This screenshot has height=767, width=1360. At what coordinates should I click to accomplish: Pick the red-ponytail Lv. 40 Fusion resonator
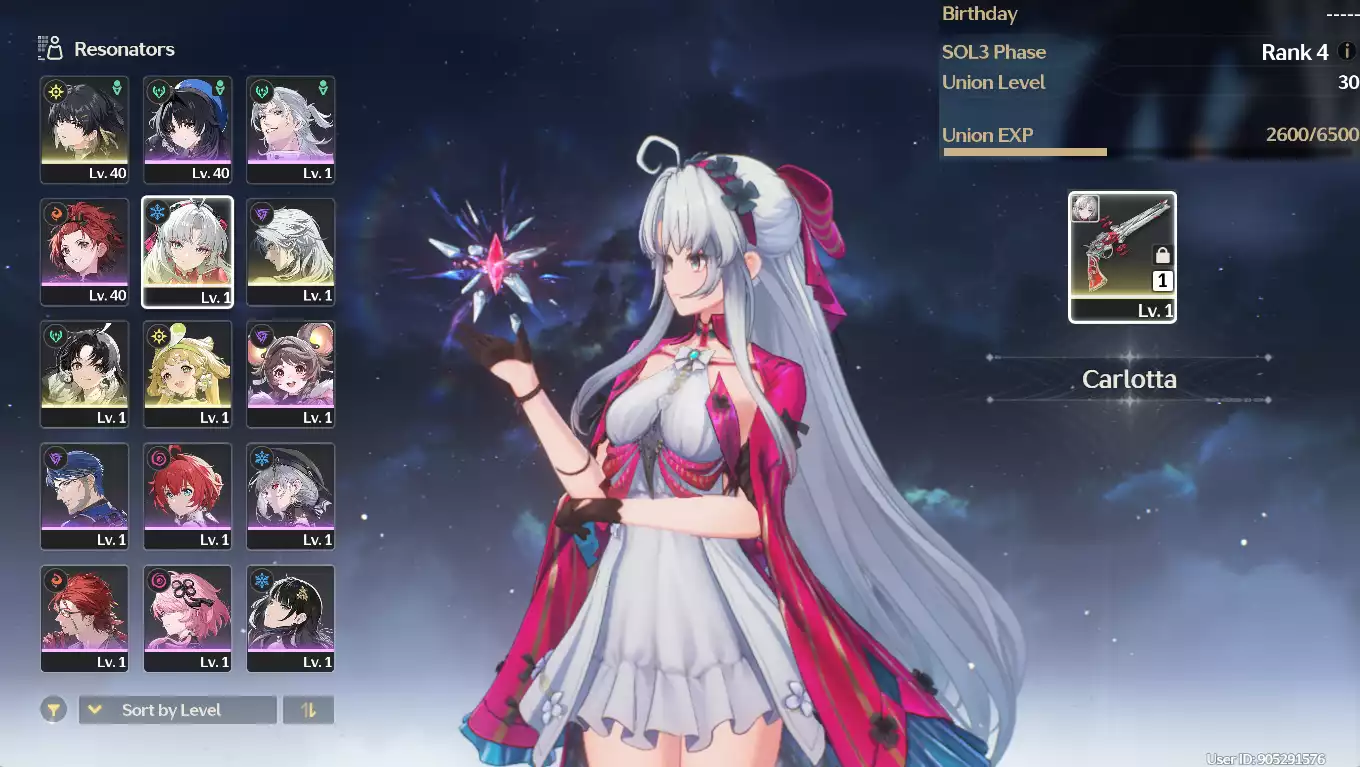(84, 252)
